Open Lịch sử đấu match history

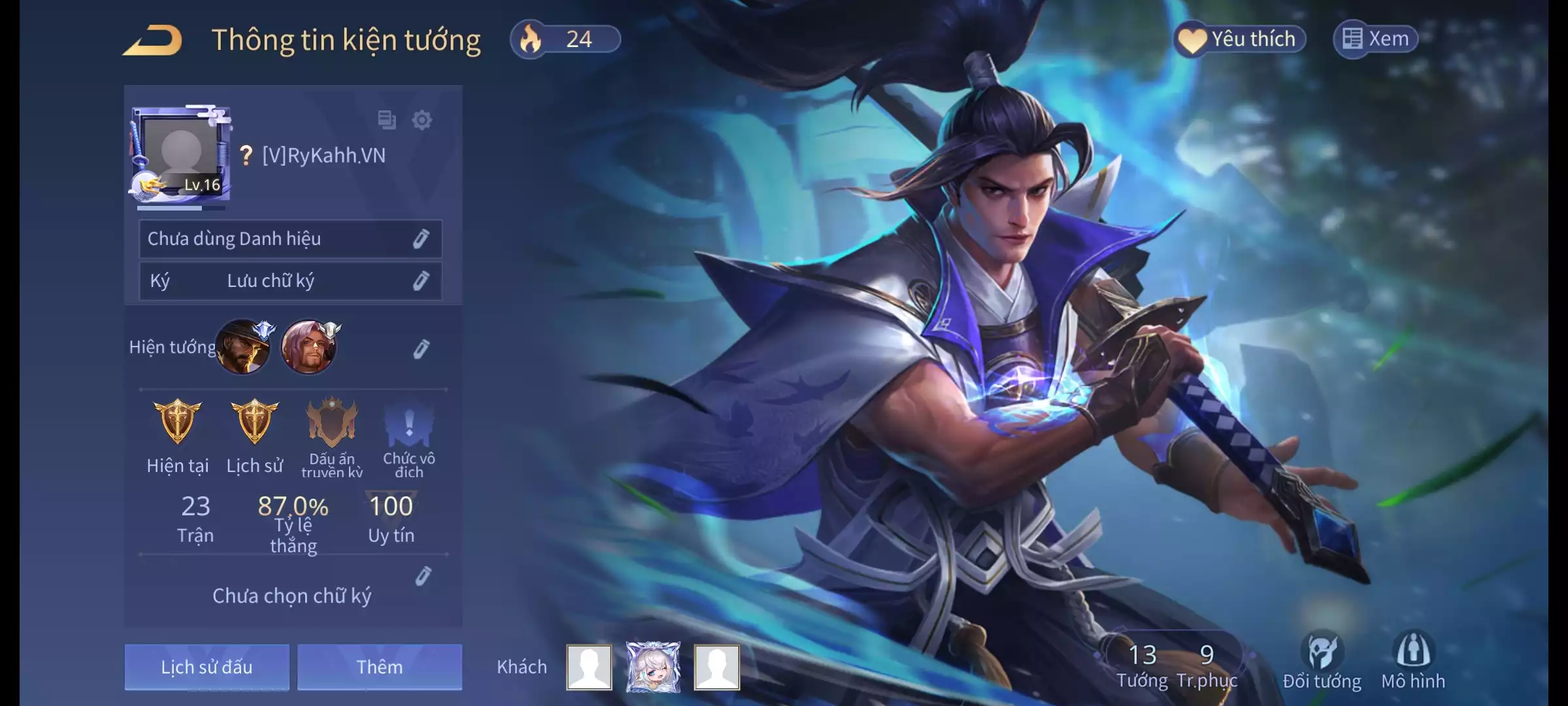coord(206,667)
